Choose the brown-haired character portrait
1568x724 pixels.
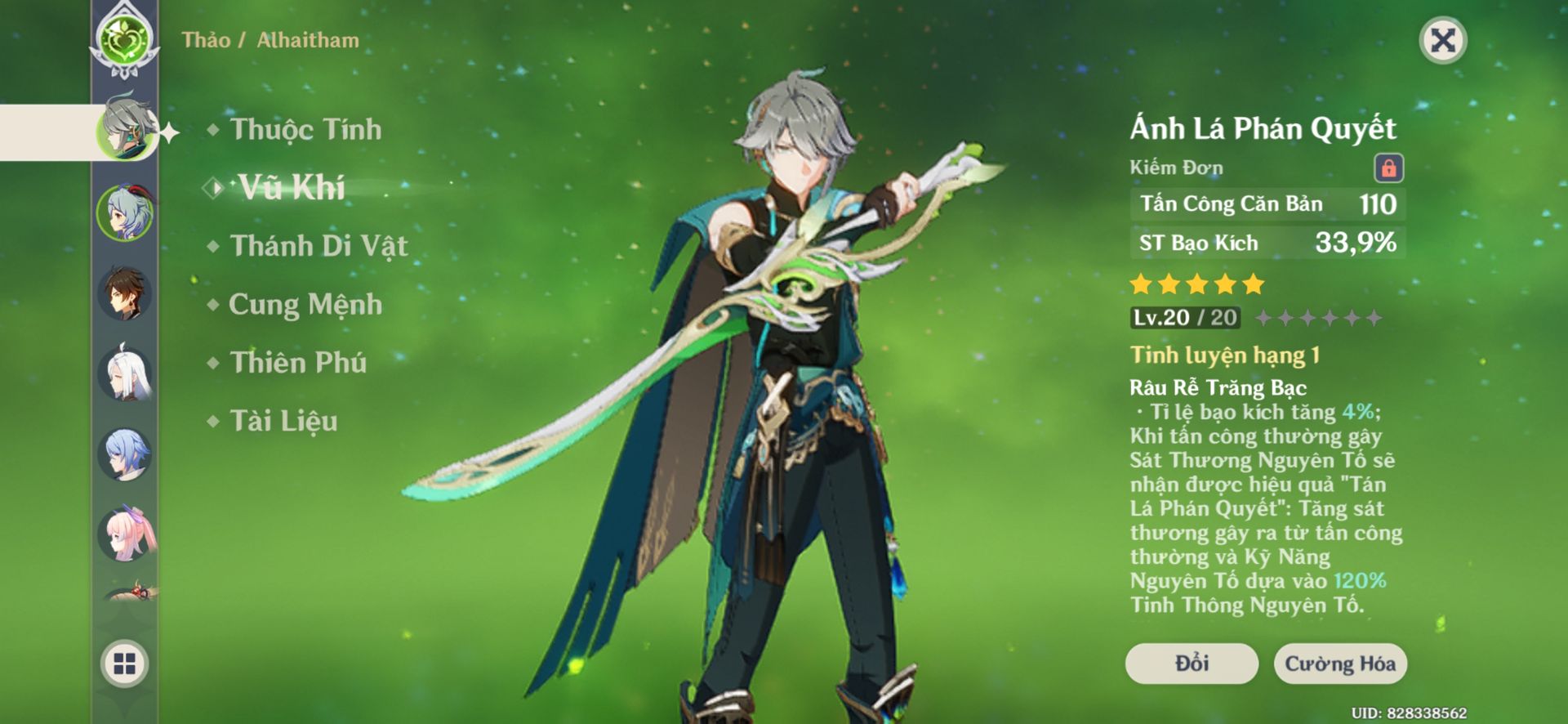click(x=125, y=293)
